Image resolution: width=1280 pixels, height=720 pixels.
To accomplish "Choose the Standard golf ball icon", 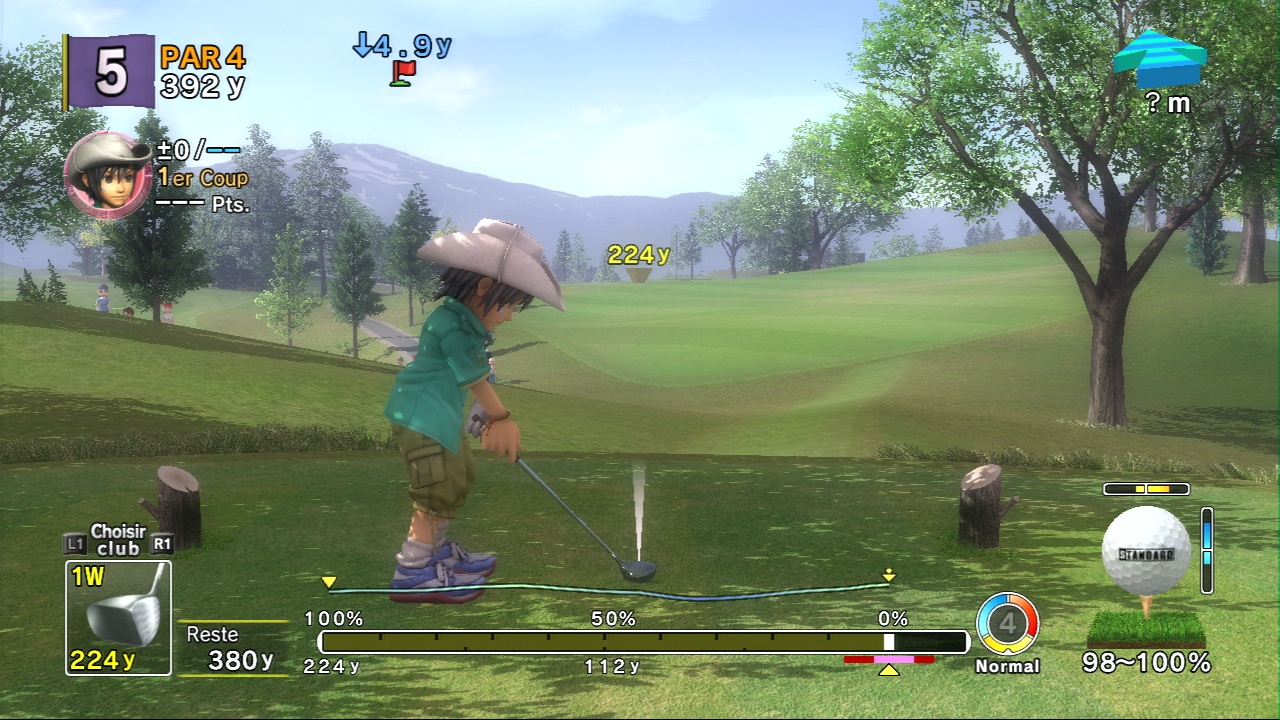I will (x=1146, y=551).
